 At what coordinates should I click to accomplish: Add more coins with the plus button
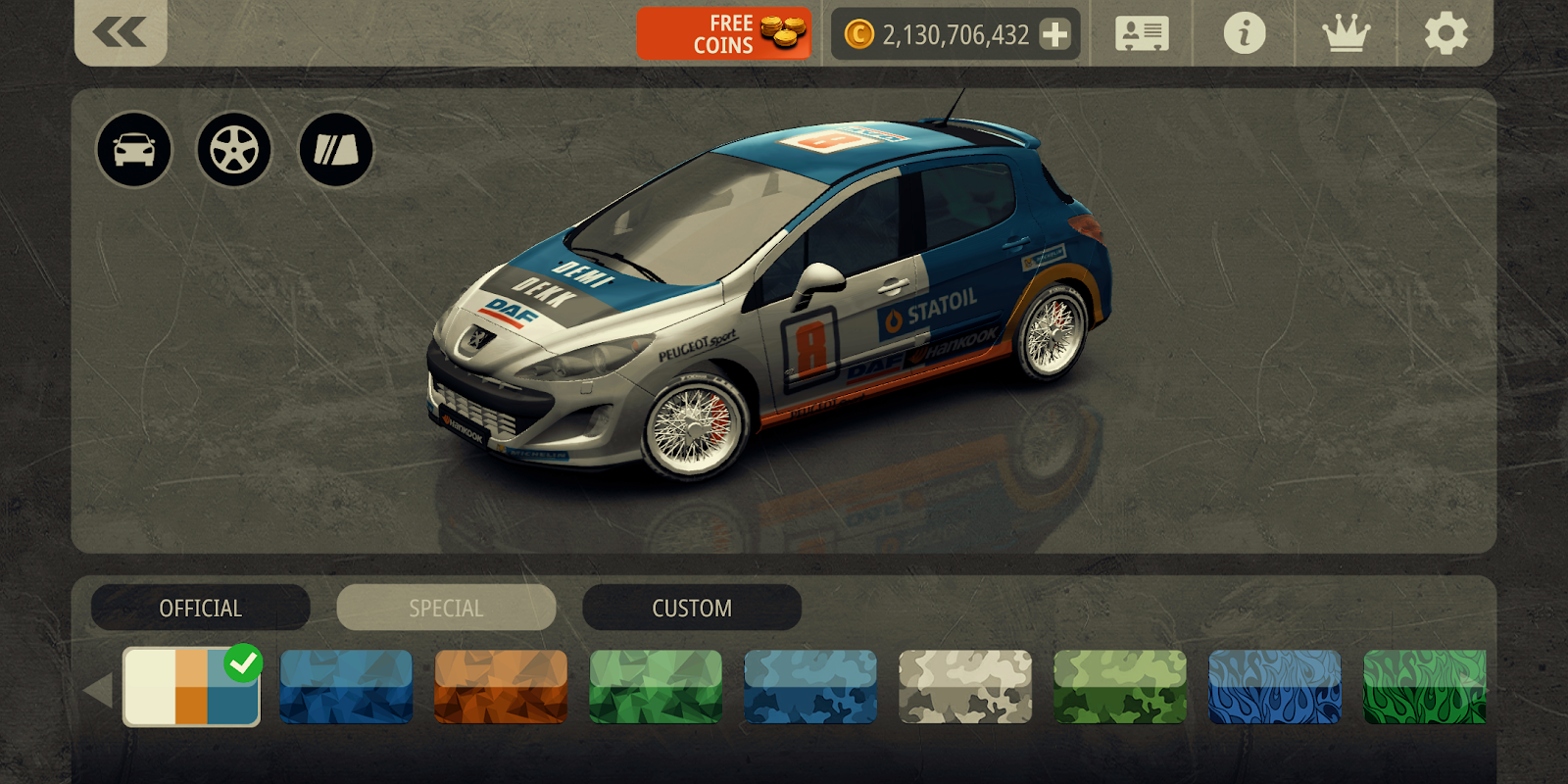point(1055,35)
